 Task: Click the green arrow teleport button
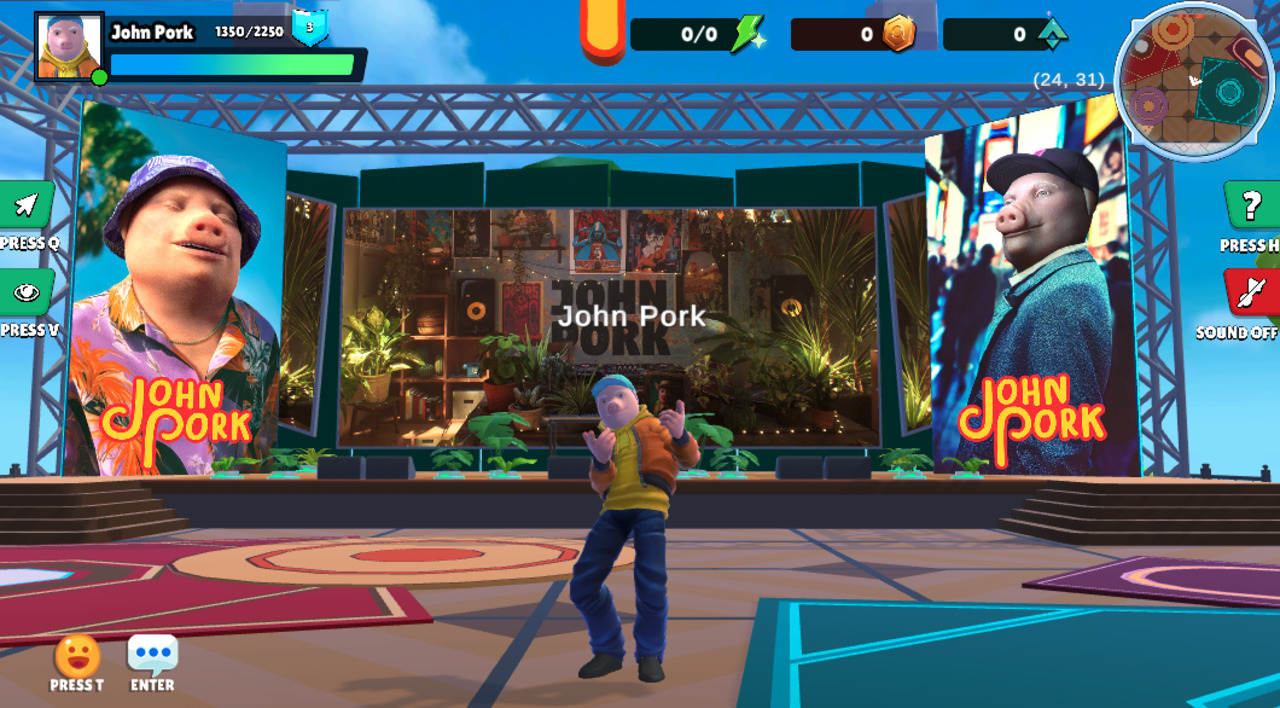coord(26,206)
